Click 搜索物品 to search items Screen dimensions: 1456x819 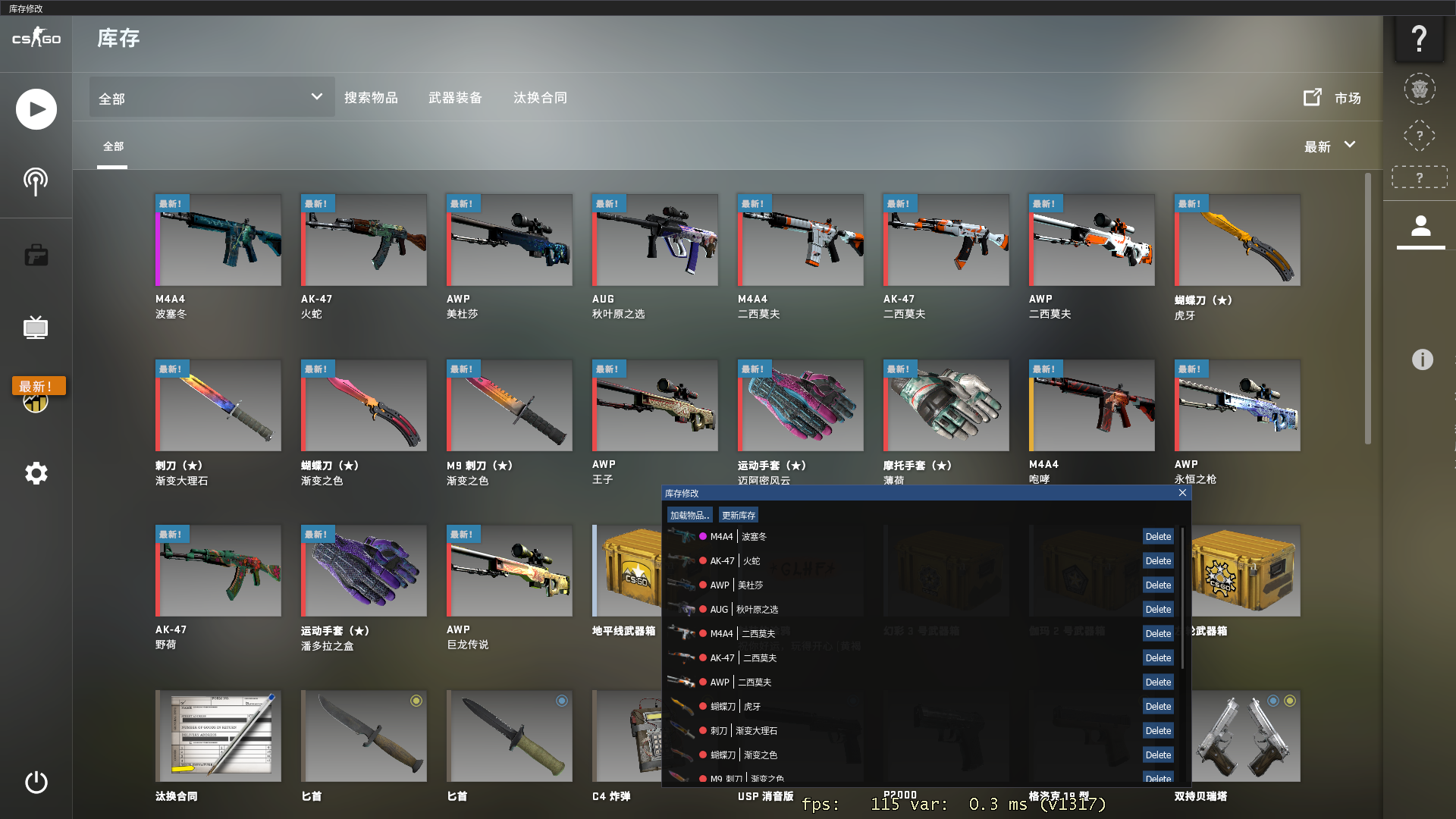(x=372, y=97)
